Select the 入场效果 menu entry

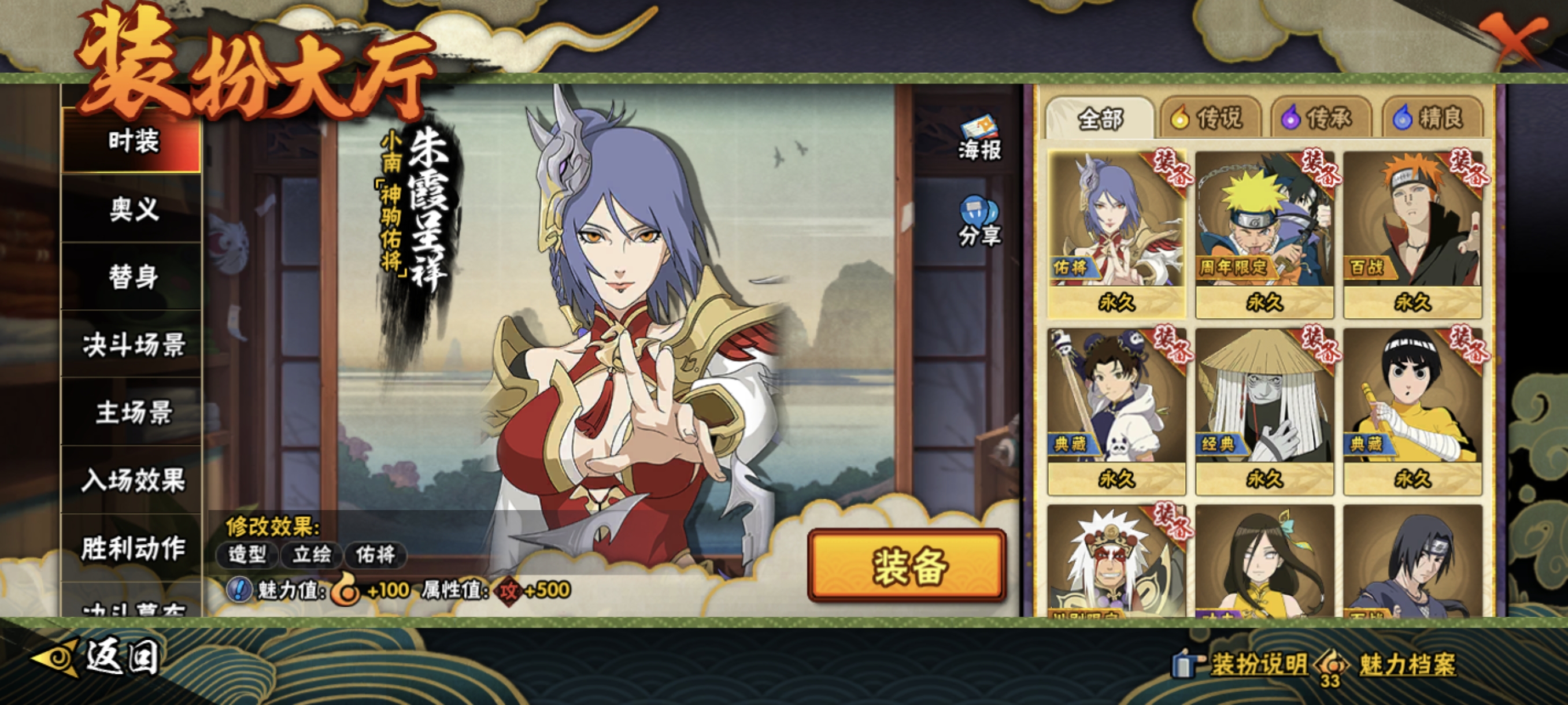[x=132, y=480]
